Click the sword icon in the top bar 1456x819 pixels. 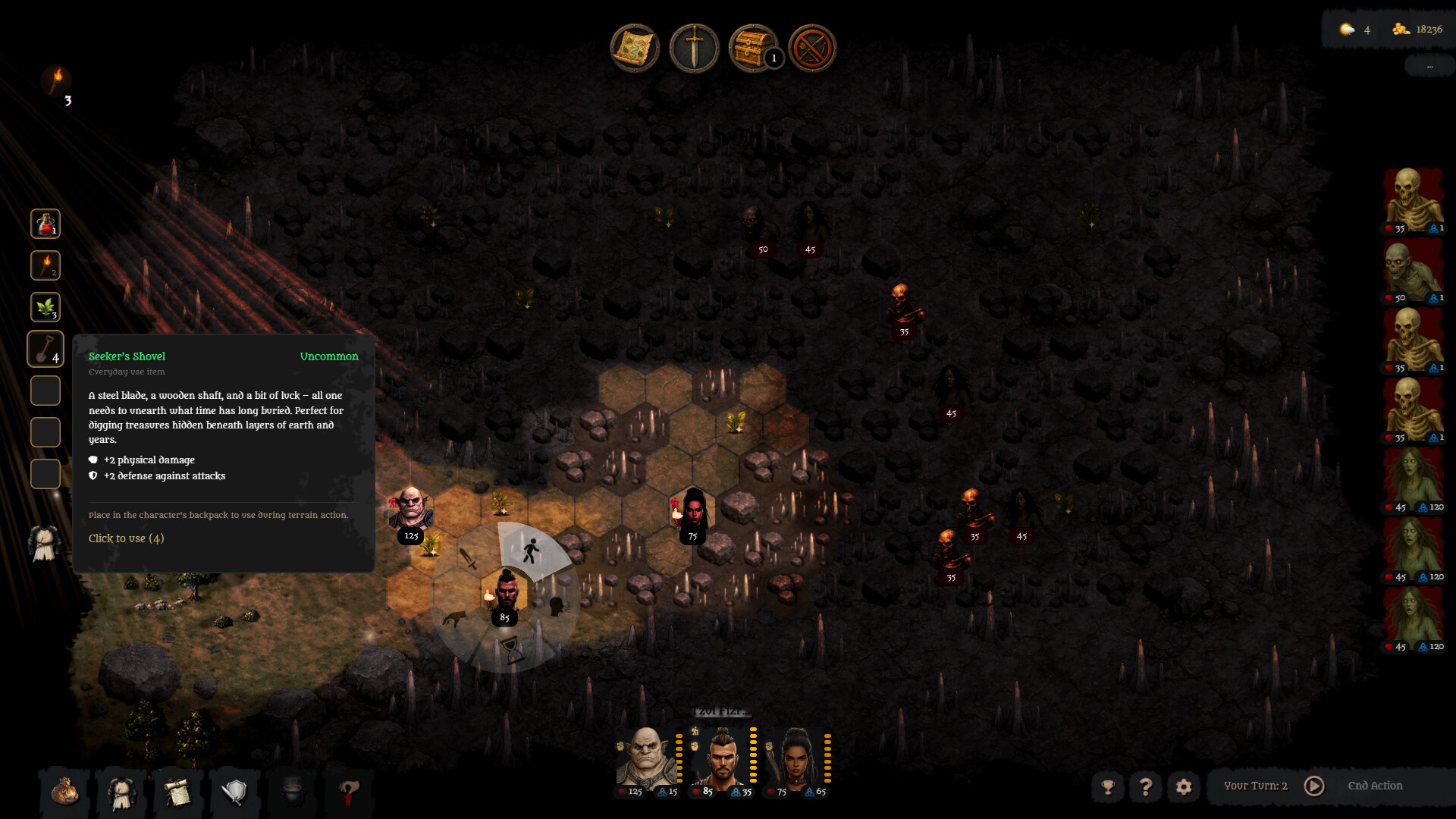[x=694, y=49]
